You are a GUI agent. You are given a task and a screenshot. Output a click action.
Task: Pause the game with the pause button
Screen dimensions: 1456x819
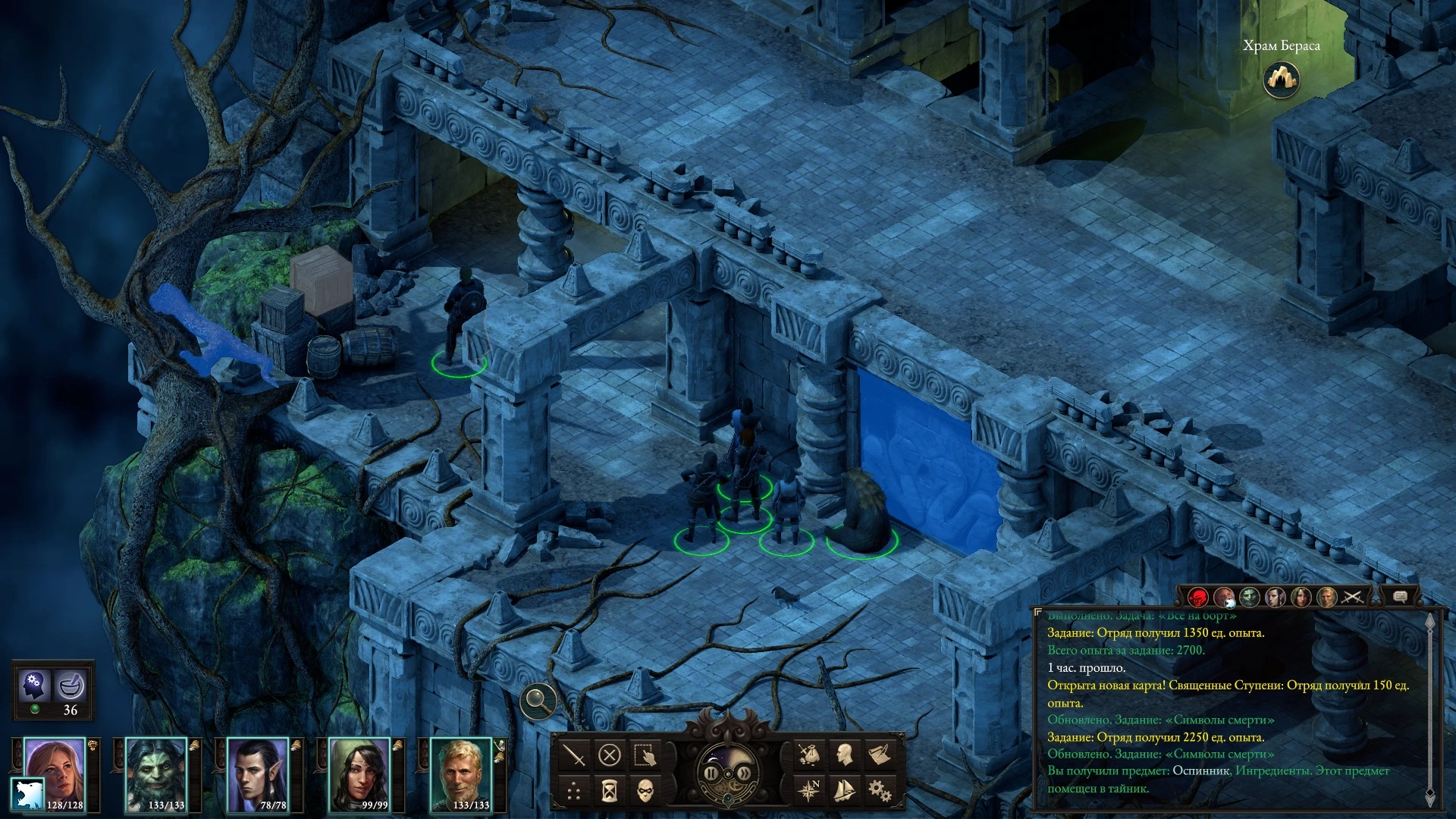point(711,773)
